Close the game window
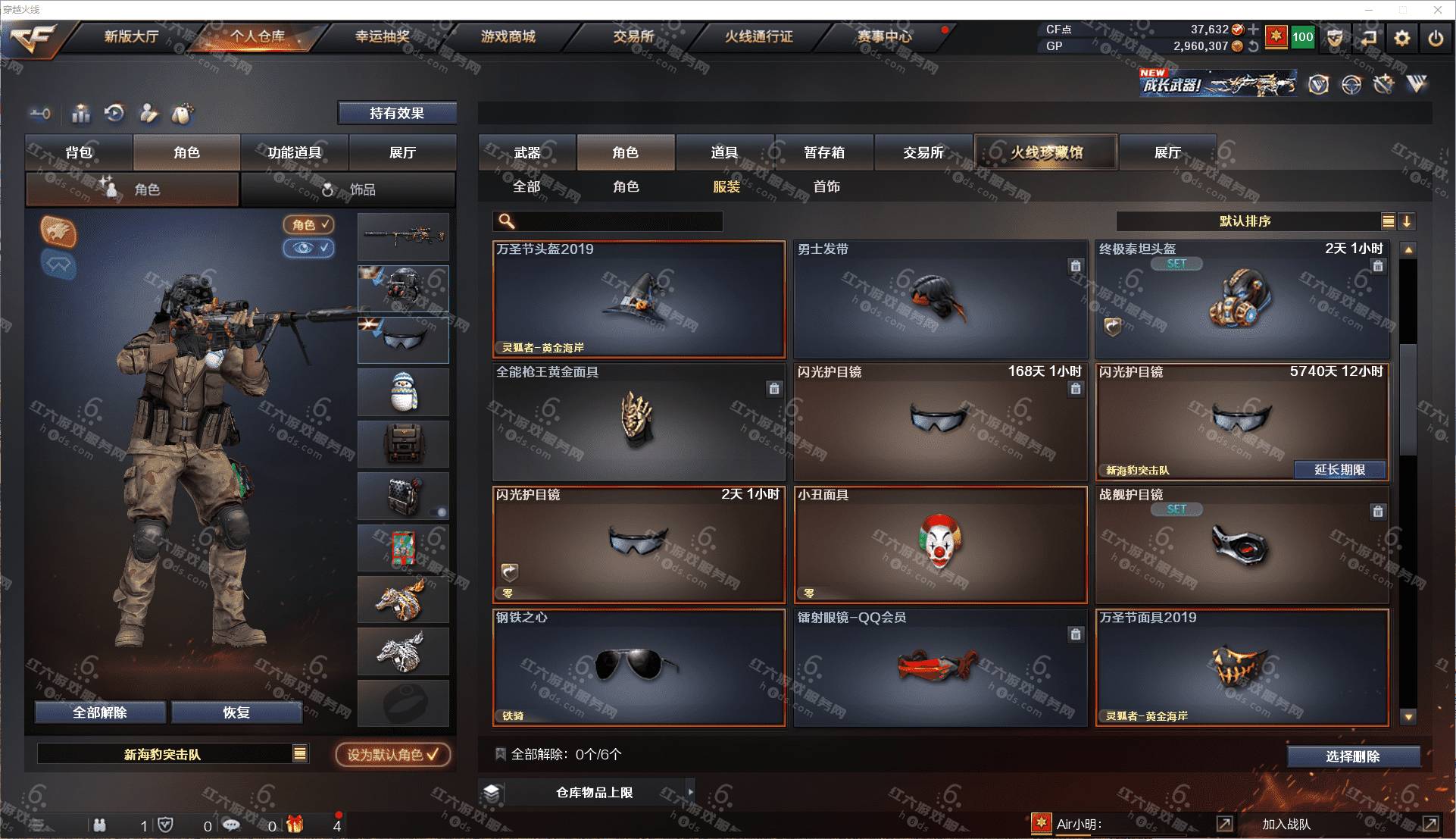Screen dimensions: 1456x839 (1437, 10)
